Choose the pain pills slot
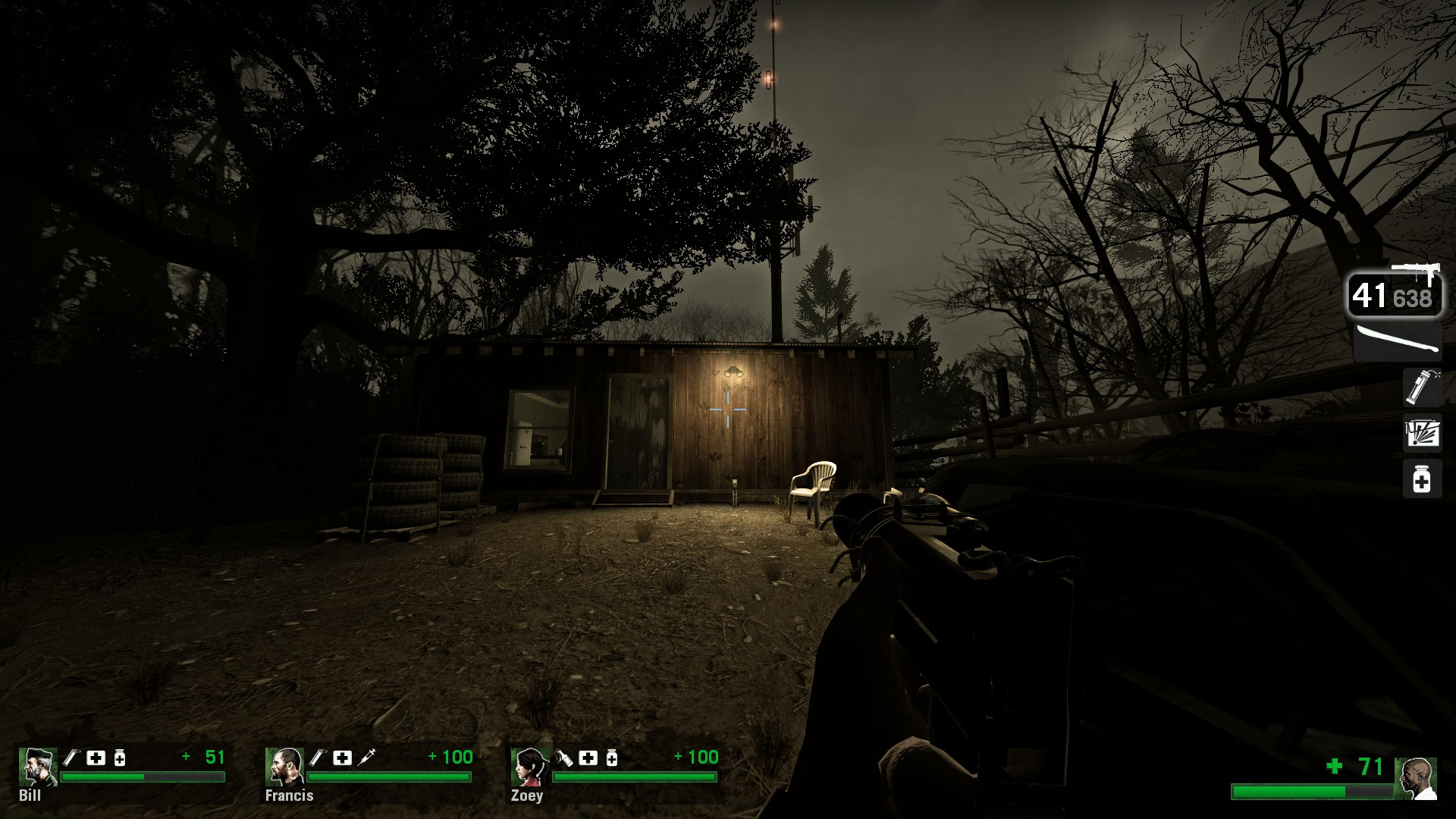This screenshot has width=1456, height=819. pos(1421,479)
